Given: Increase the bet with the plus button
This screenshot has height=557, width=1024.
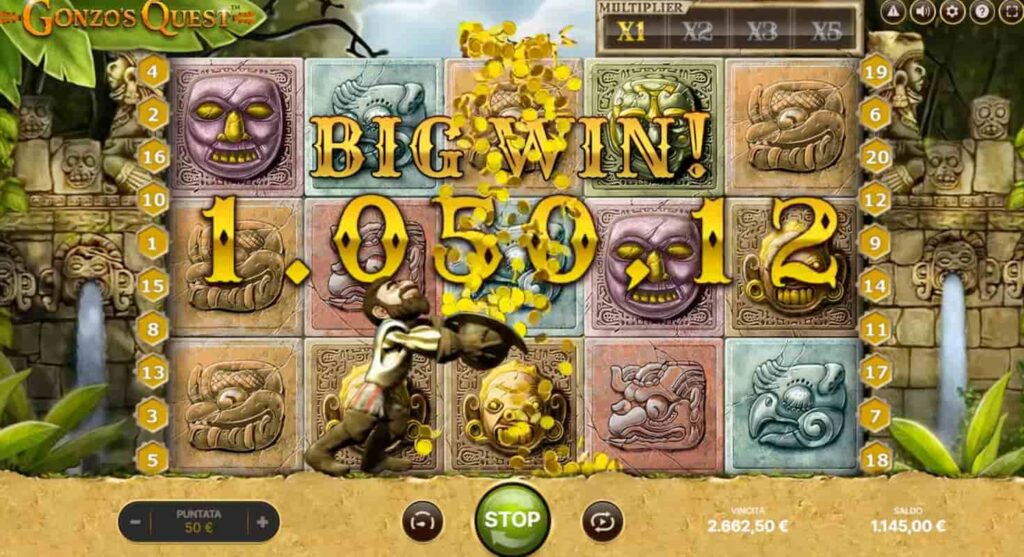Looking at the screenshot, I should point(263,521).
